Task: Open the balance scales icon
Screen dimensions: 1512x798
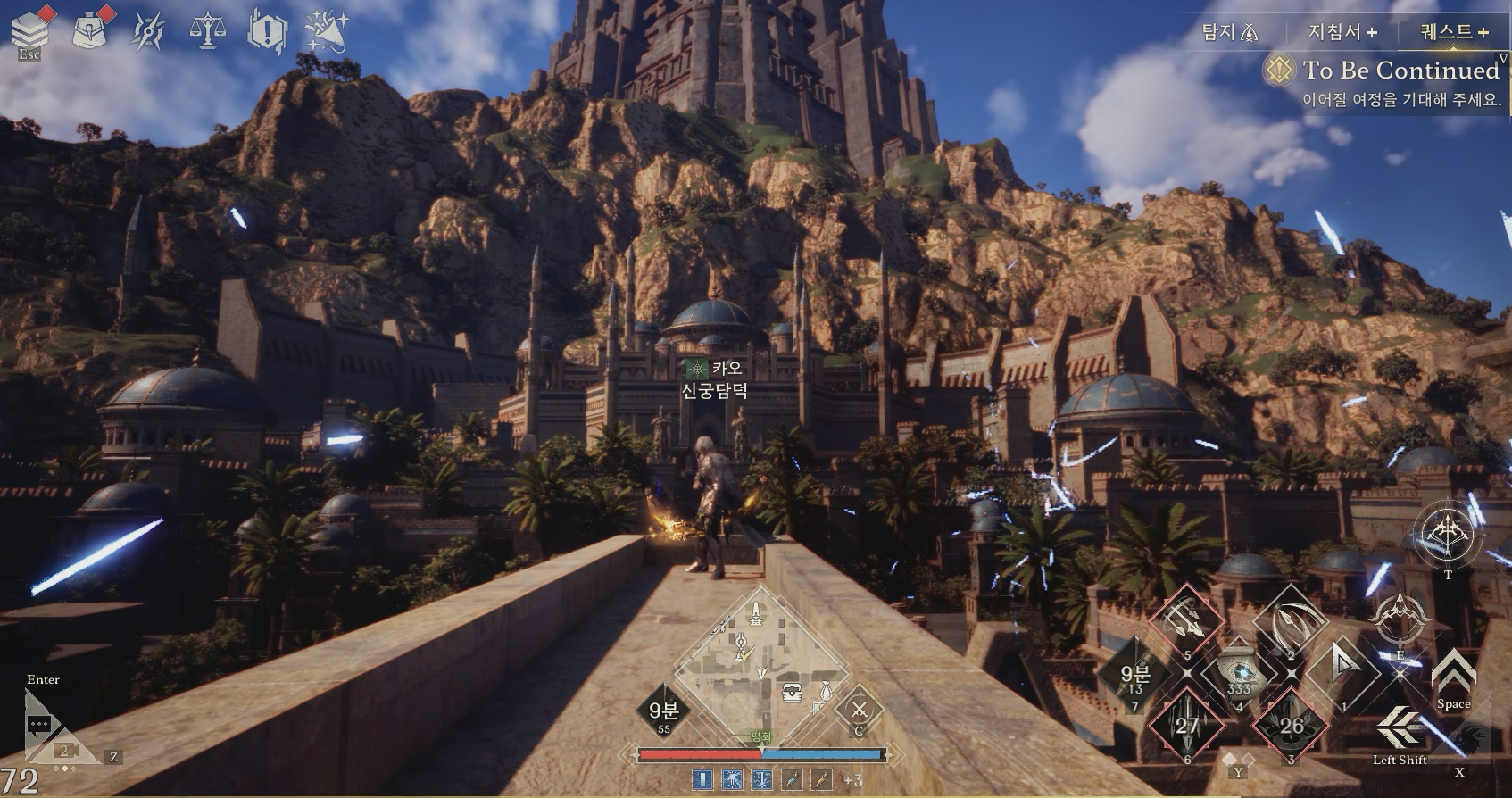Action: pos(207,30)
